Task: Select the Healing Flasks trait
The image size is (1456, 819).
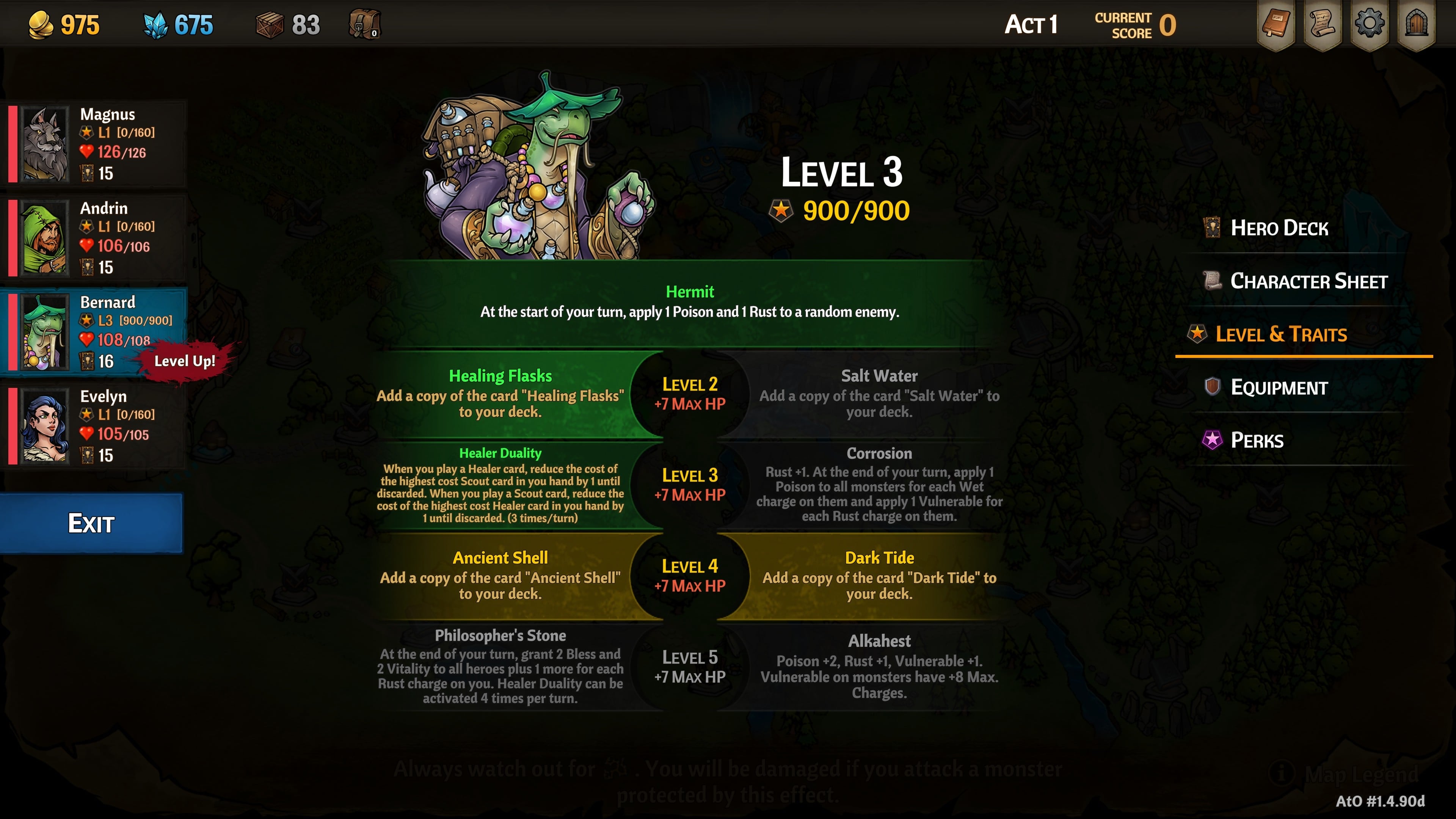Action: [500, 394]
